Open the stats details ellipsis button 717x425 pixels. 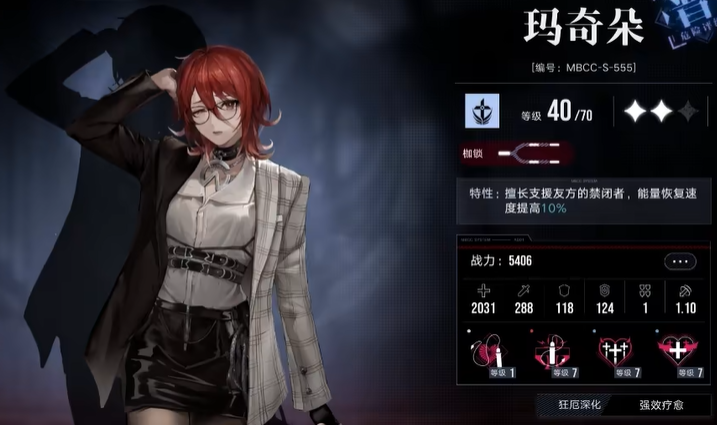pyautogui.click(x=679, y=261)
